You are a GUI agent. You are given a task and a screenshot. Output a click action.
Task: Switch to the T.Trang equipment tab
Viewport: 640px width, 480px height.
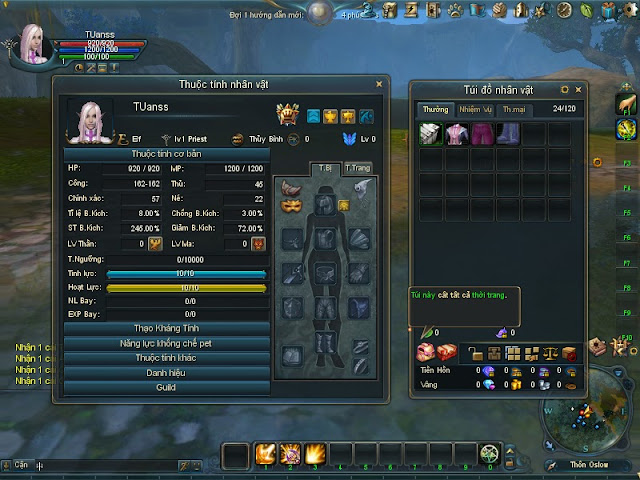pyautogui.click(x=358, y=168)
